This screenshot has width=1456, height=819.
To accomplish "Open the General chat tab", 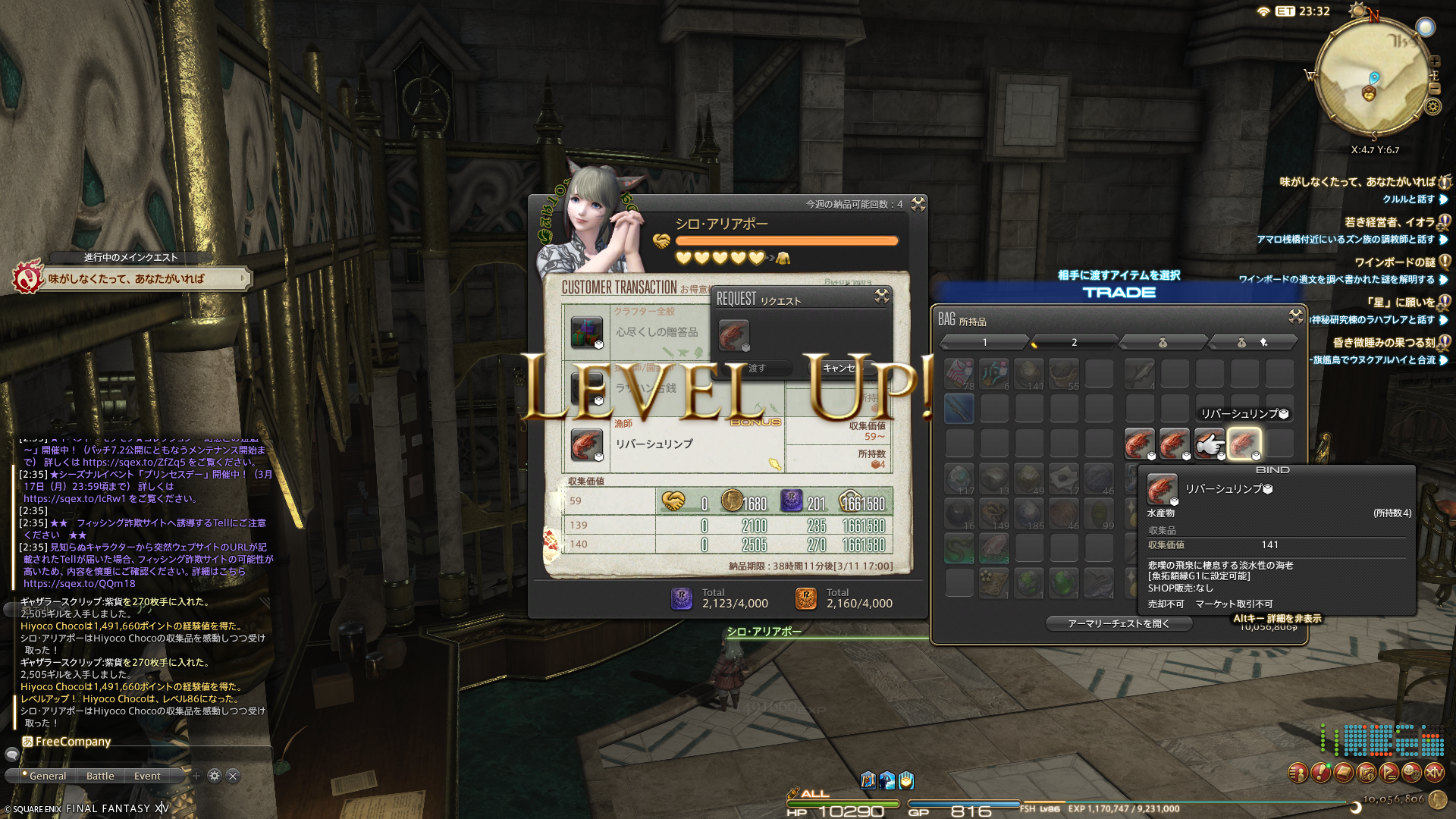I will click(x=47, y=776).
